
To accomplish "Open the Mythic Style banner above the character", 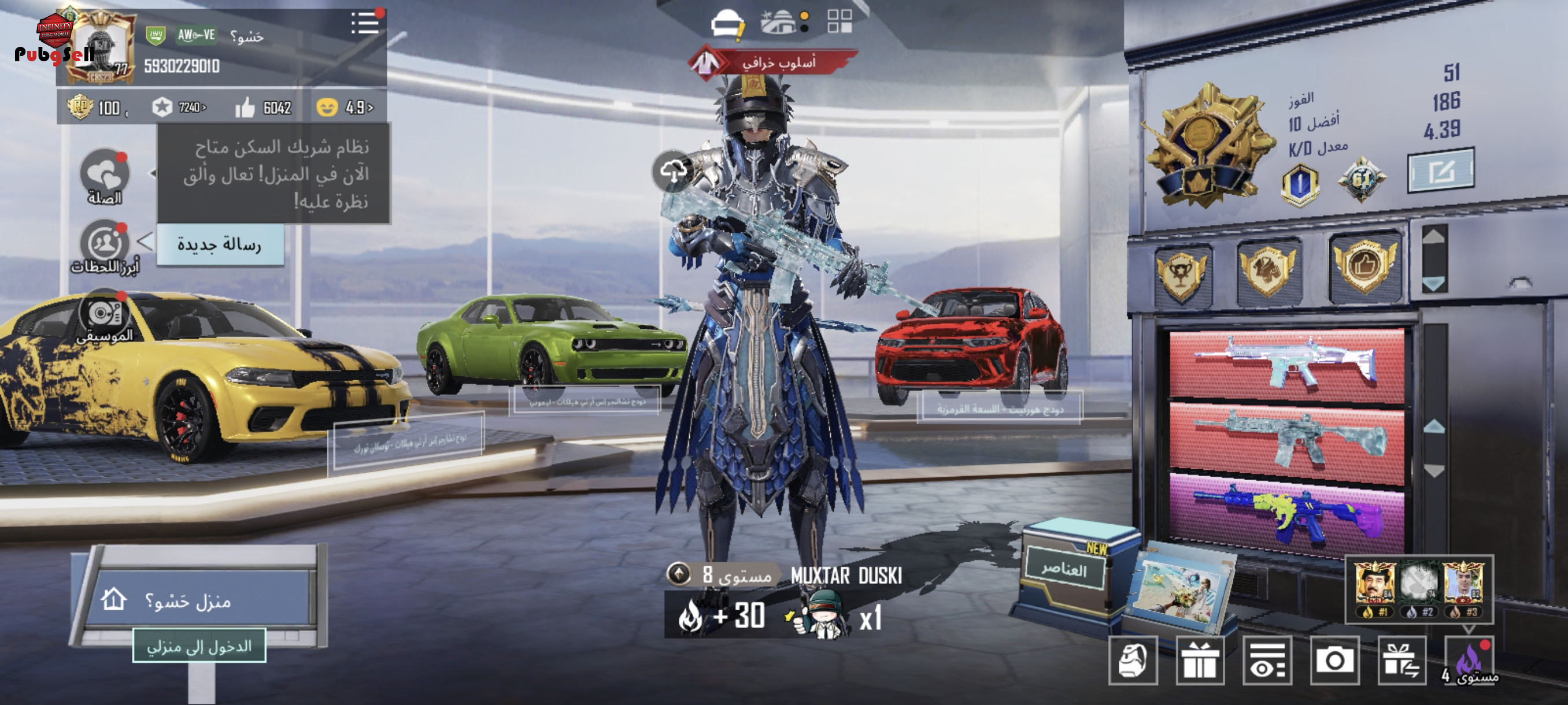I will click(773, 62).
